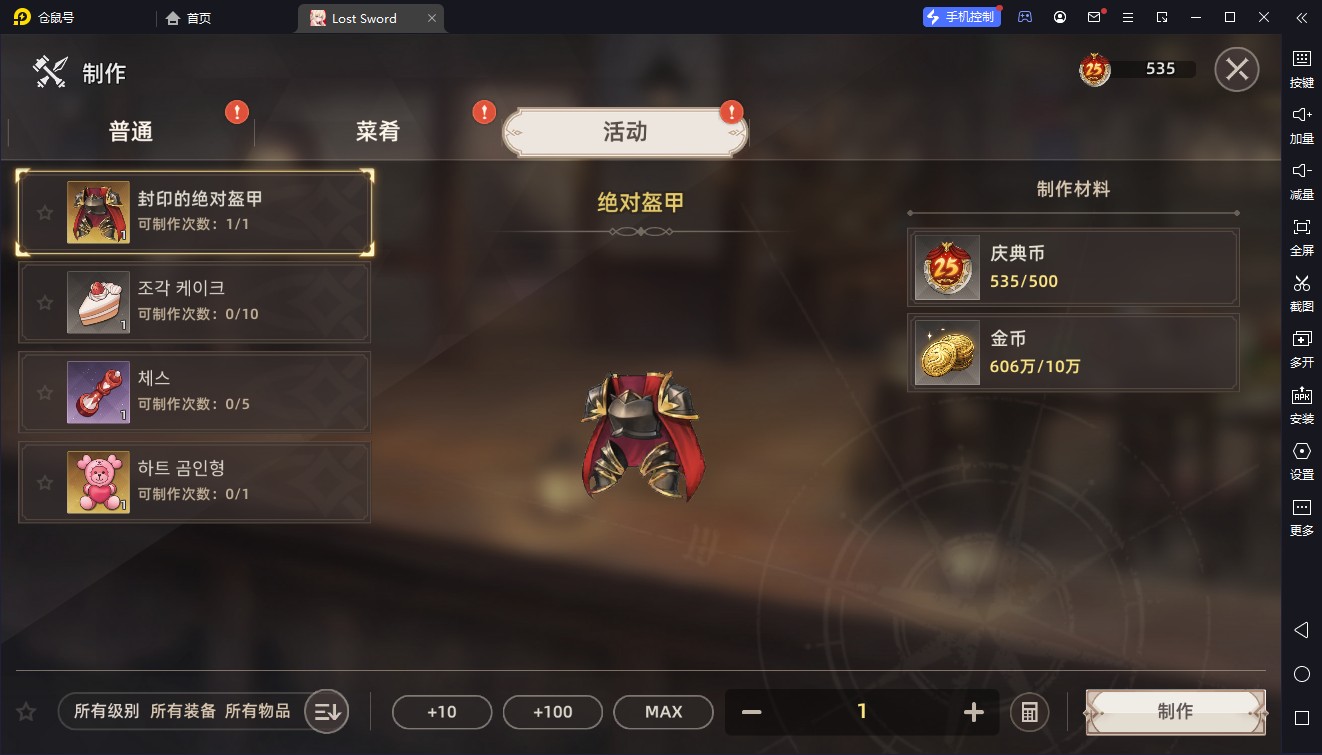Screen dimensions: 1322x755
Task: Add +100 to craft quantity
Action: click(552, 712)
